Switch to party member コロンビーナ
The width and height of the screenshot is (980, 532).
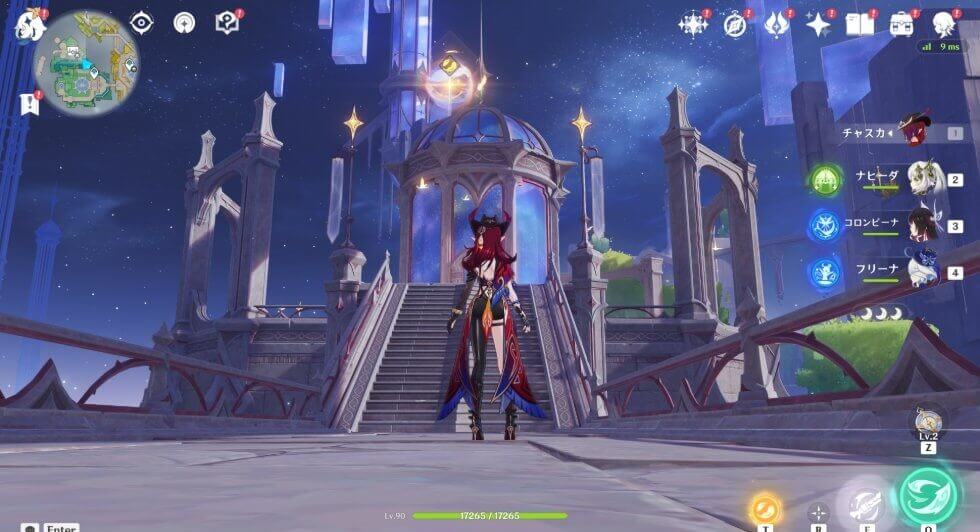coord(925,225)
